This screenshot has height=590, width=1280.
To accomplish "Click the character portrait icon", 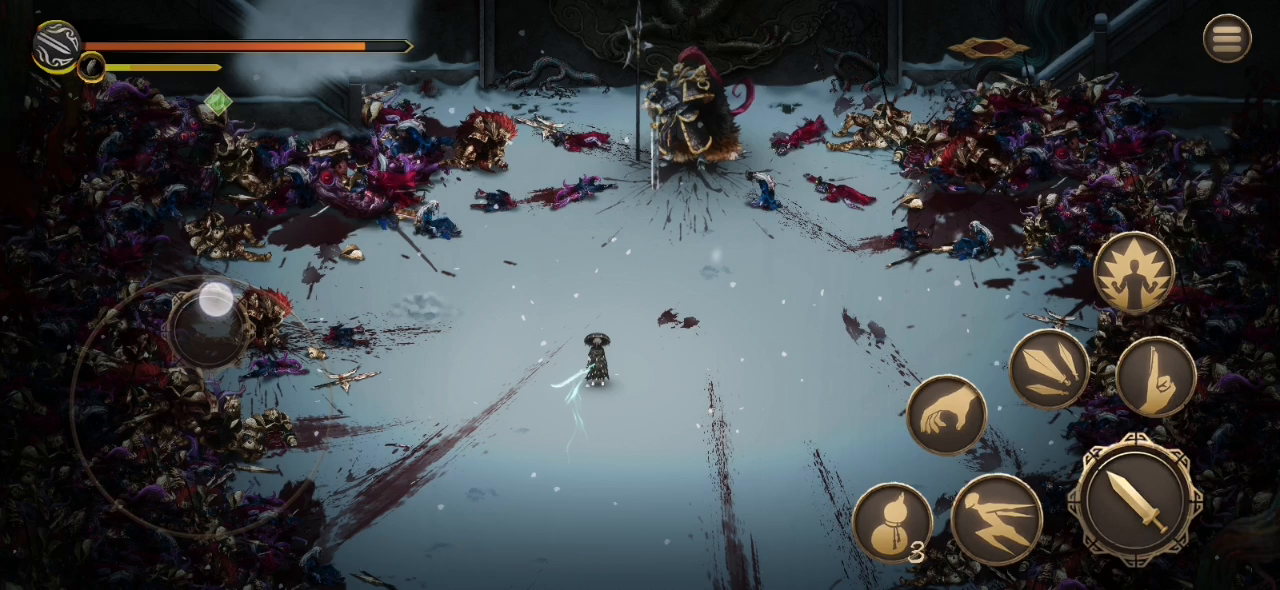I will (56, 45).
